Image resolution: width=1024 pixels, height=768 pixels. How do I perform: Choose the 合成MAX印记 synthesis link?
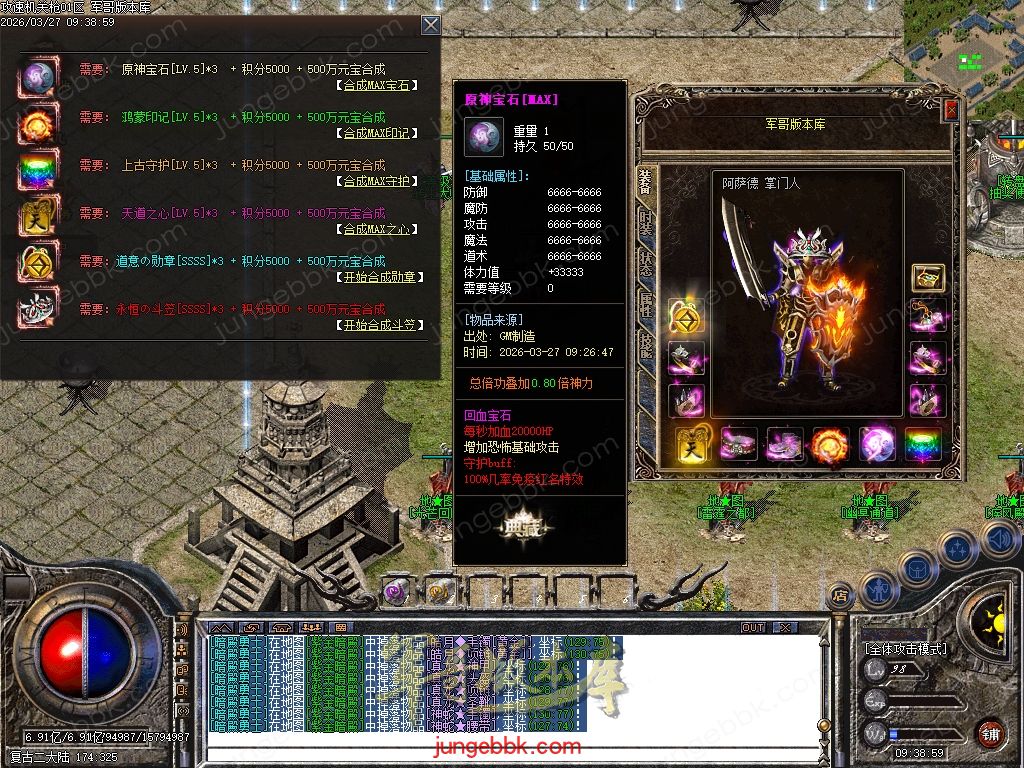click(376, 134)
